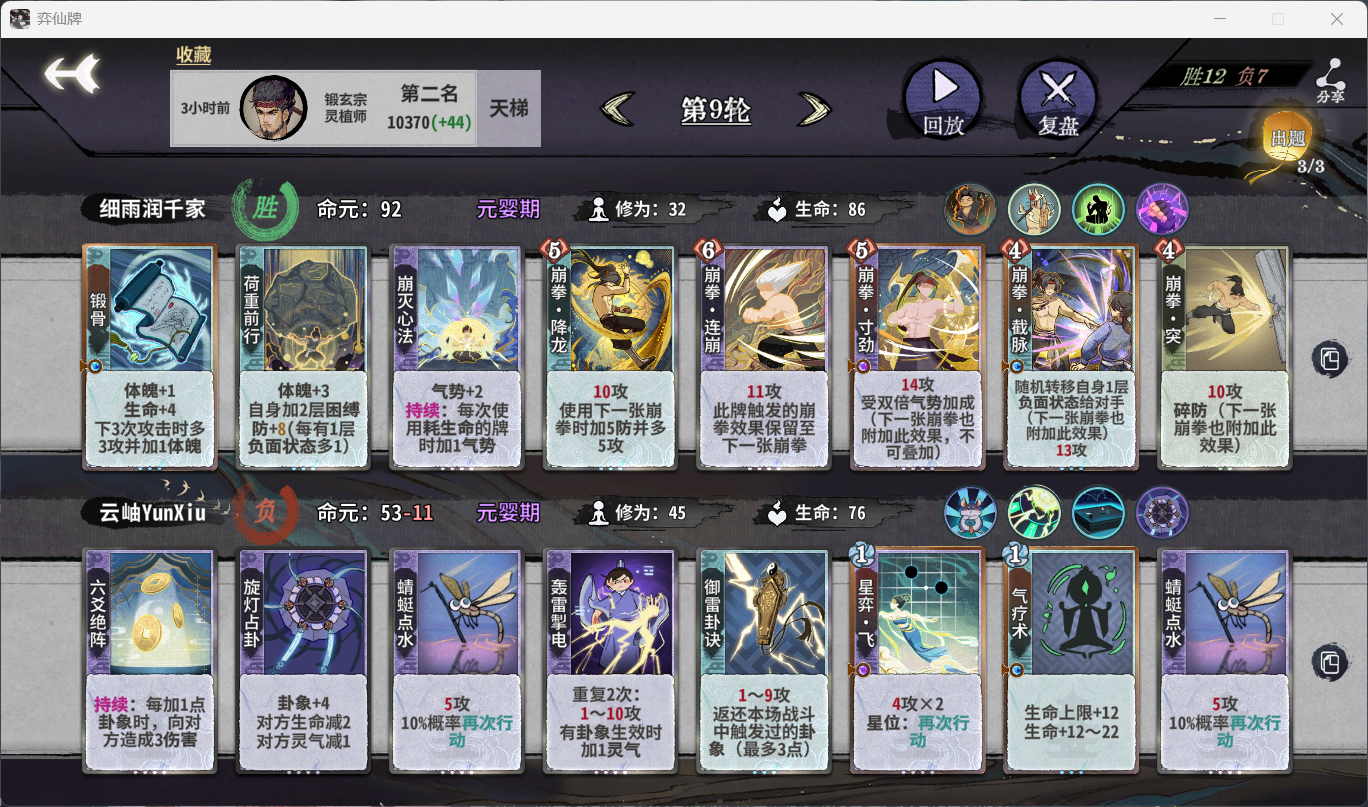The image size is (1368, 807).
Task: Click the hamster buff icon of 云岫YunXiu
Action: click(x=969, y=513)
